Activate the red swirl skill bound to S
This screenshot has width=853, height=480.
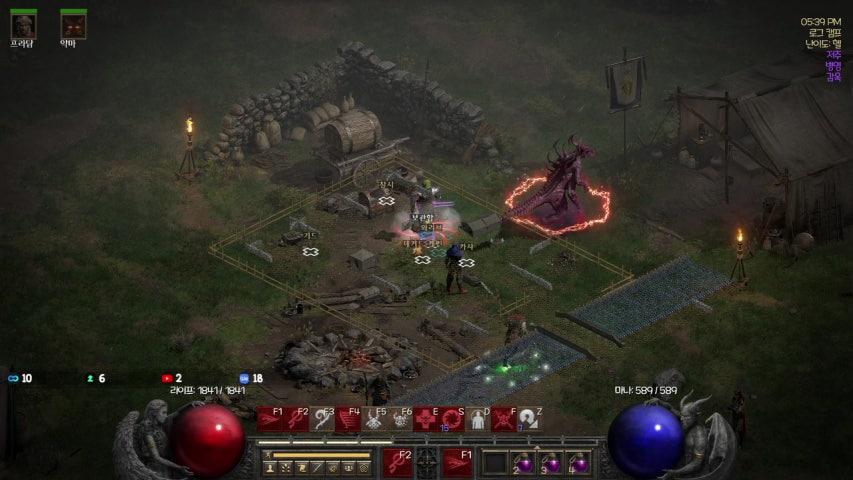[x=452, y=419]
